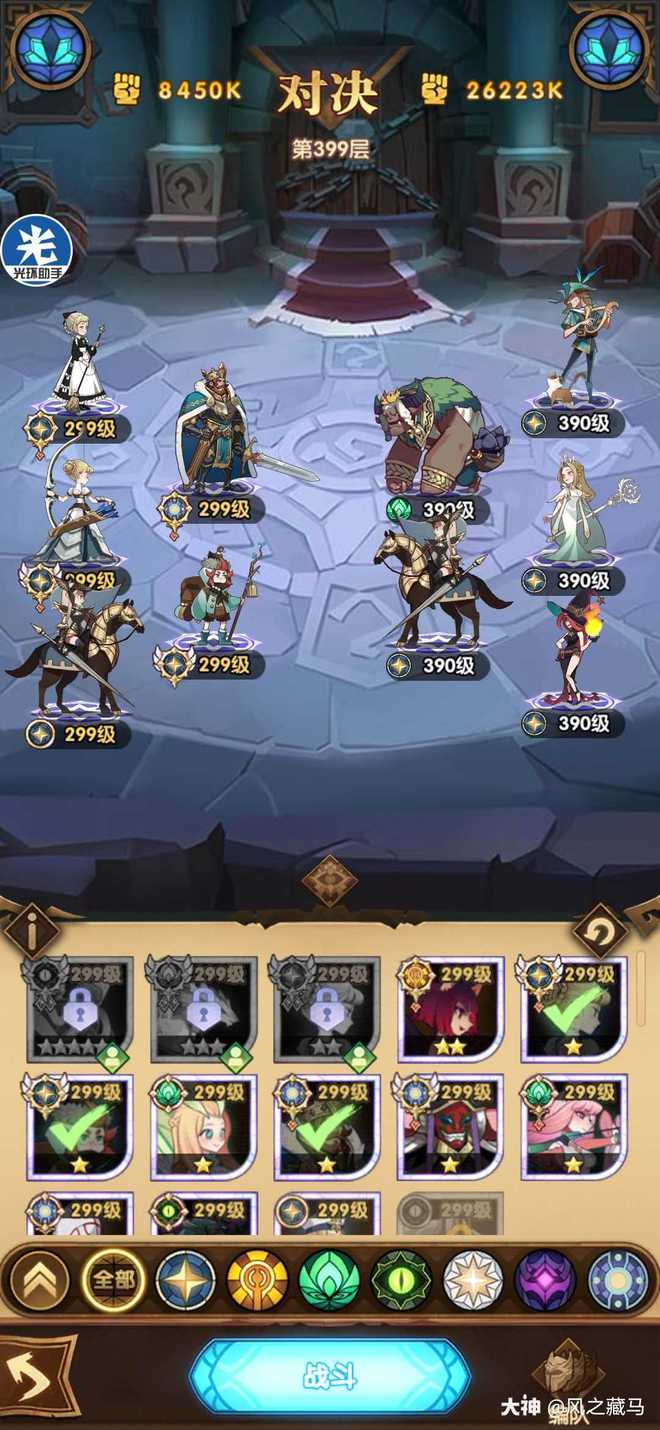660x1430 pixels.
Task: Pick the red-masked armored hero card
Action: [x=450, y=1128]
